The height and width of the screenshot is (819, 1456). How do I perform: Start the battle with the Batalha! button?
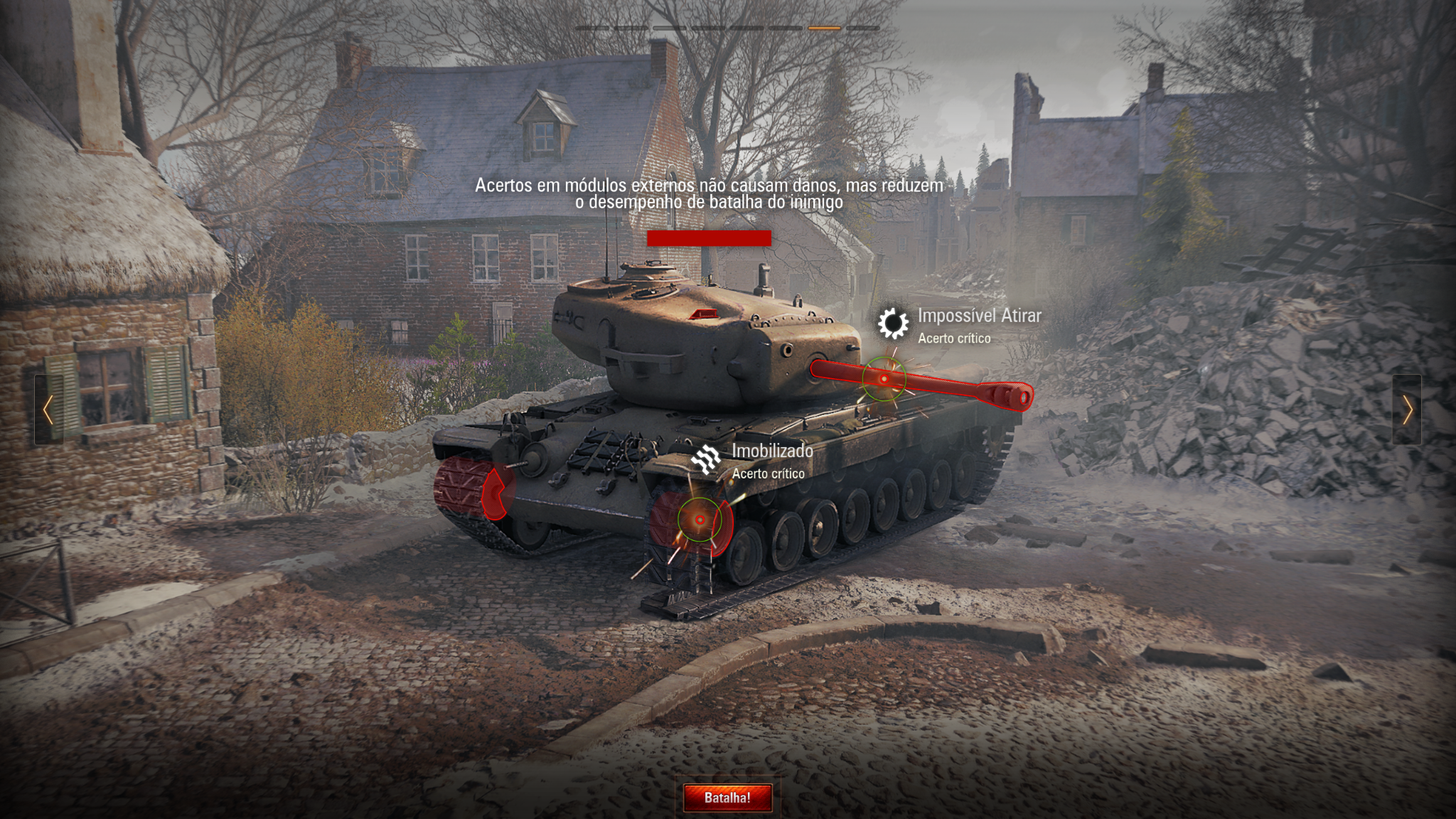click(x=727, y=798)
